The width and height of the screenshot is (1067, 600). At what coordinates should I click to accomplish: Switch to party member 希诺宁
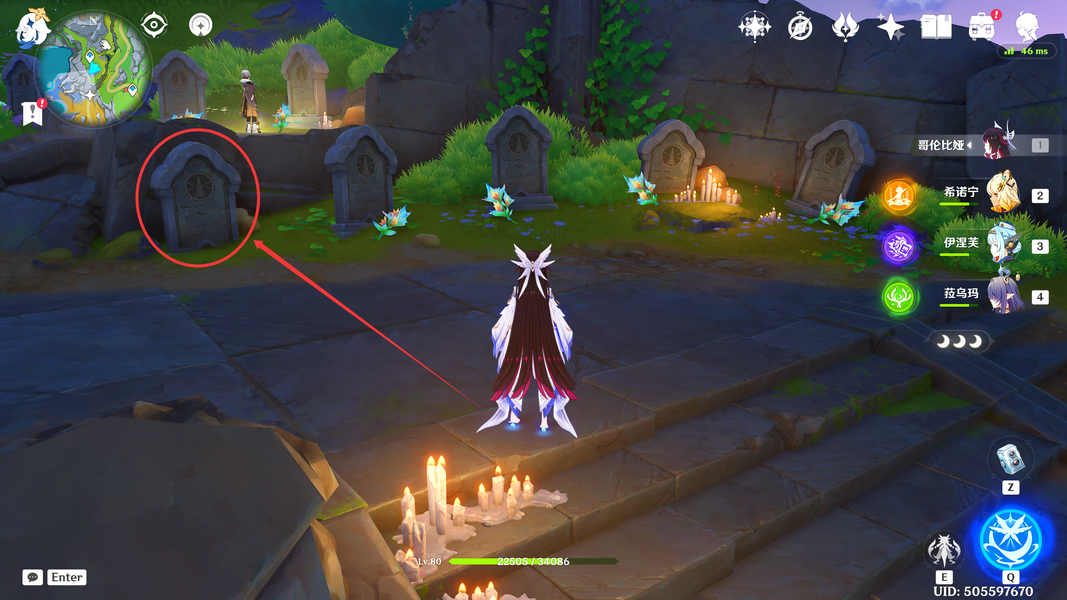[x=1003, y=194]
